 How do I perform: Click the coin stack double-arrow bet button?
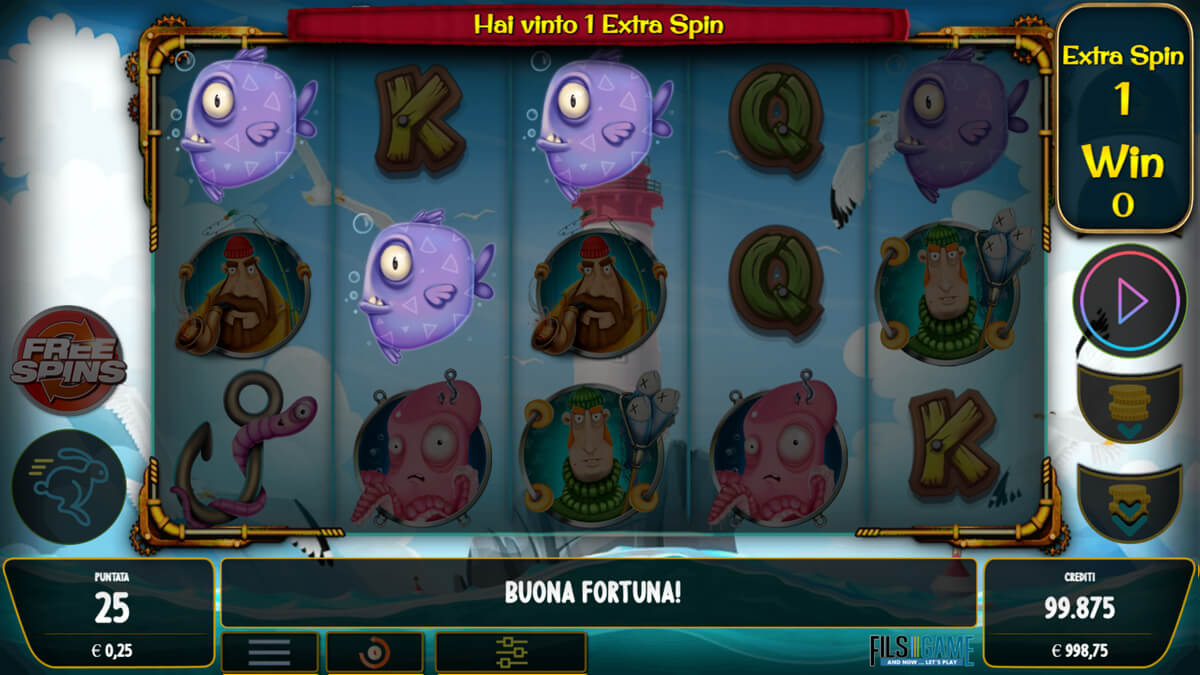coord(1129,502)
